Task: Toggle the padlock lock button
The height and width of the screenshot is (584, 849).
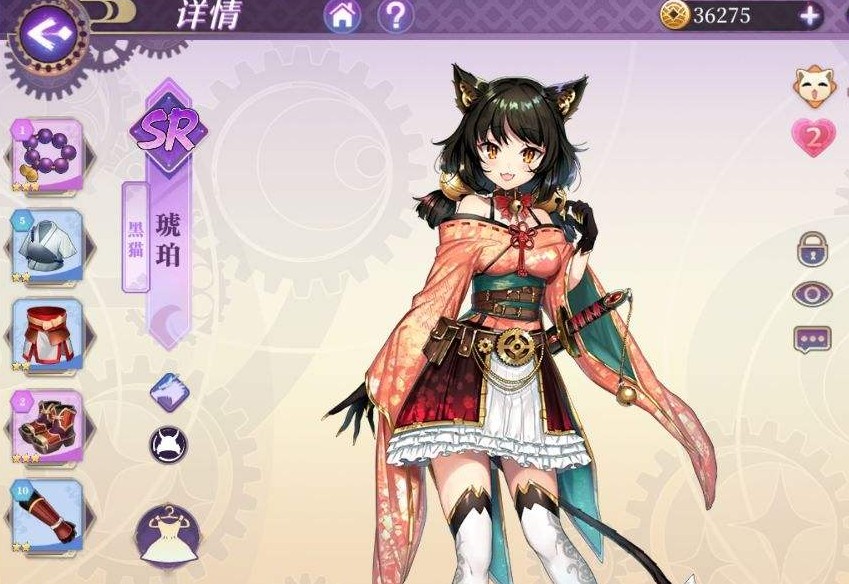Action: pos(812,248)
